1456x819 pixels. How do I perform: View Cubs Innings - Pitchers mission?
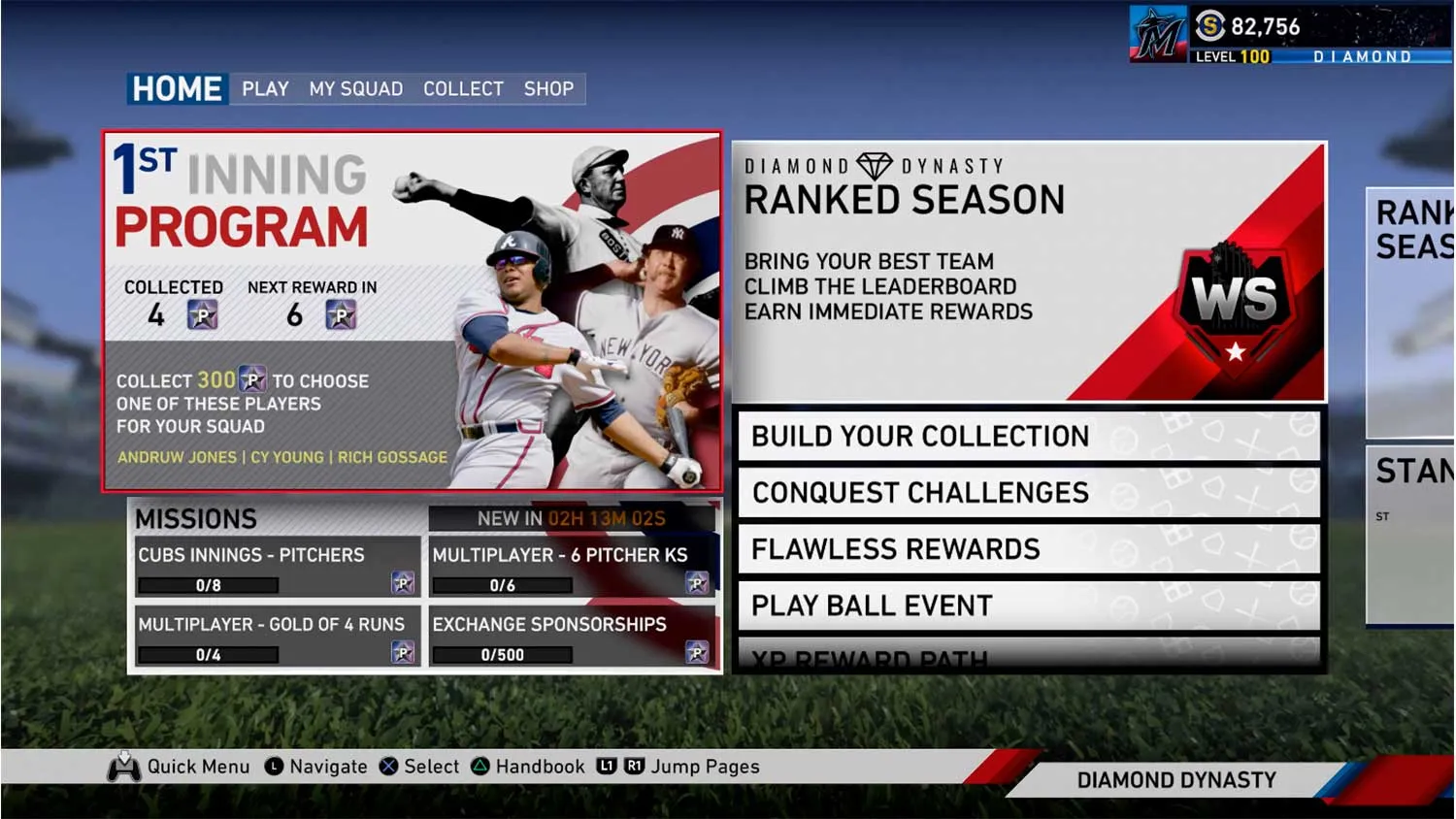pos(278,568)
